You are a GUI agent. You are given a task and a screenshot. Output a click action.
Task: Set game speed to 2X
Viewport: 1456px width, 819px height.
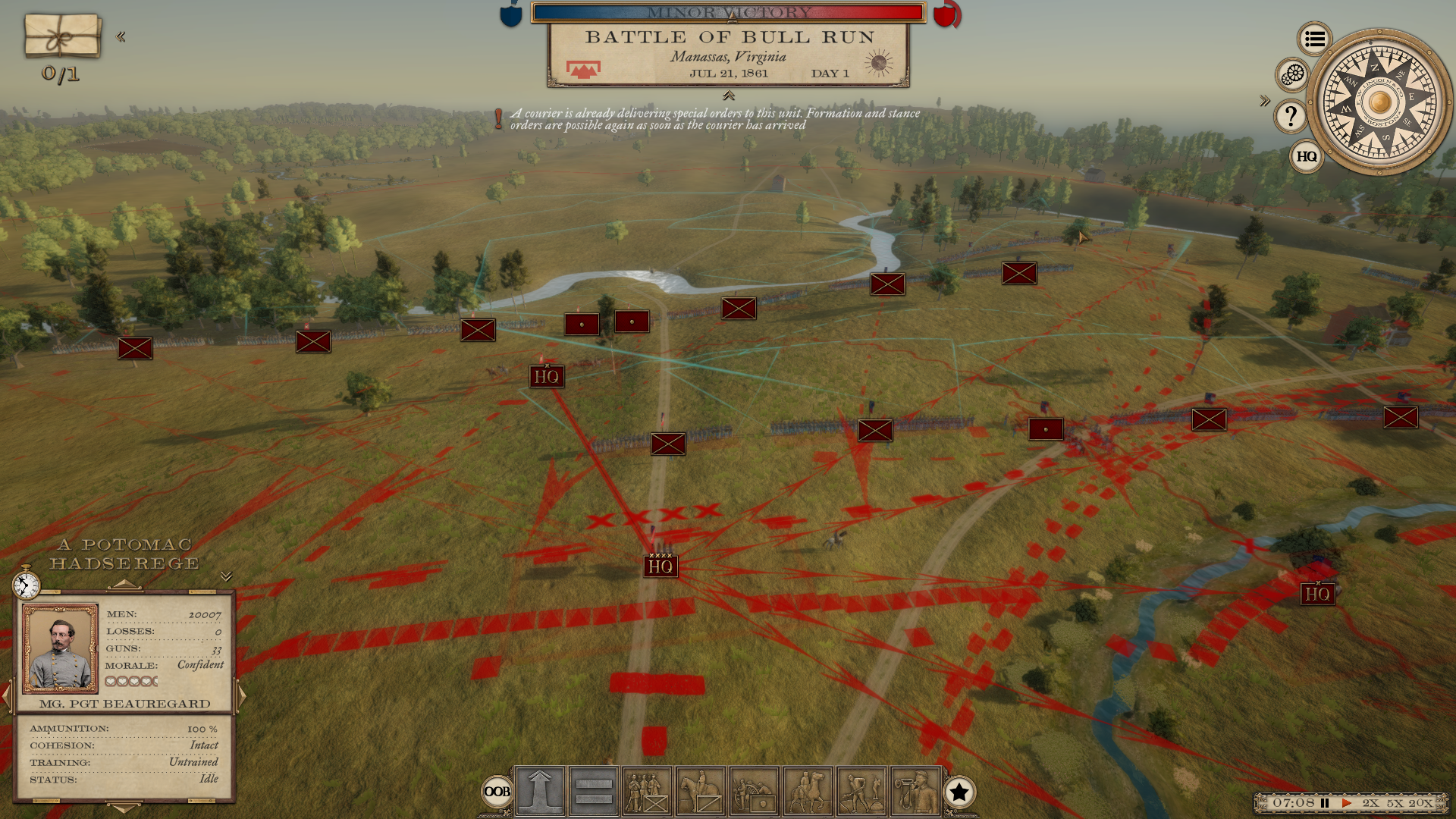point(1370,803)
